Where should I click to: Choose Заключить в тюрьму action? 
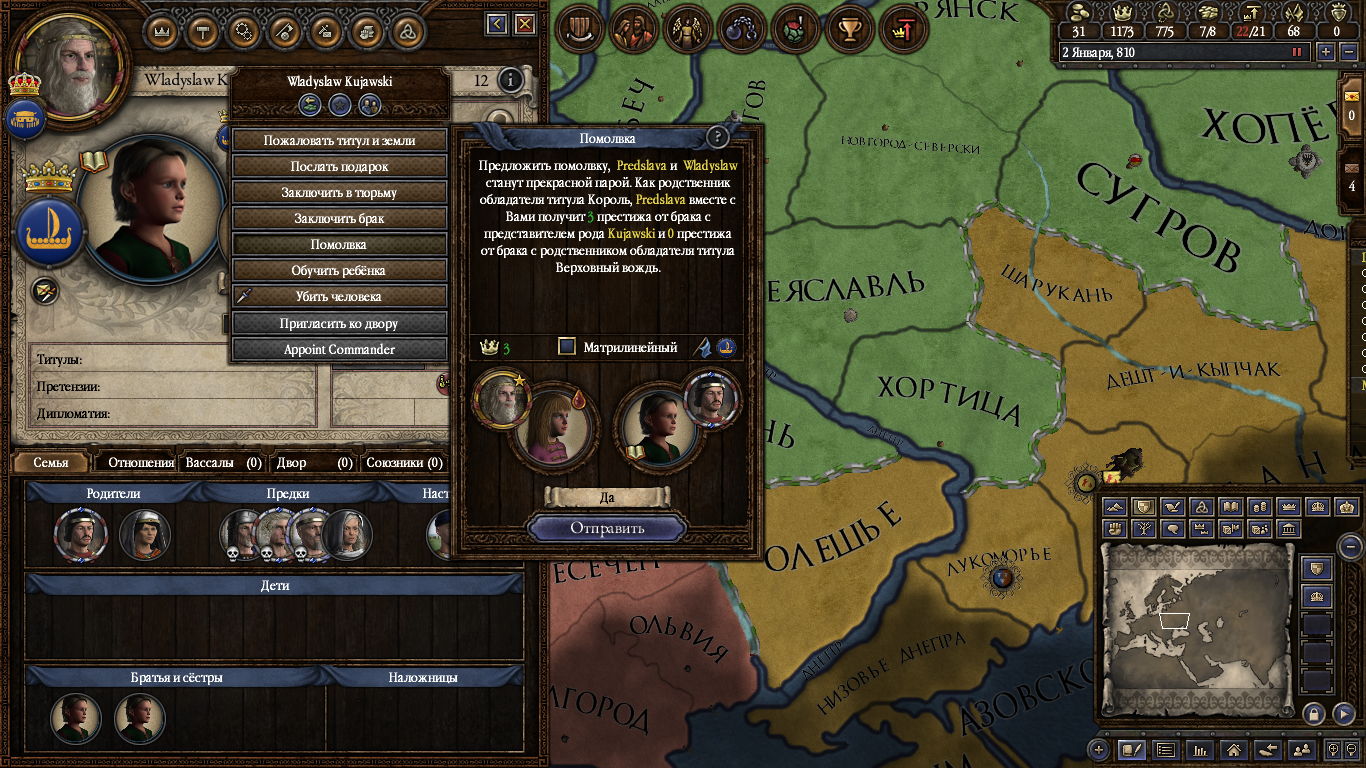pyautogui.click(x=339, y=193)
